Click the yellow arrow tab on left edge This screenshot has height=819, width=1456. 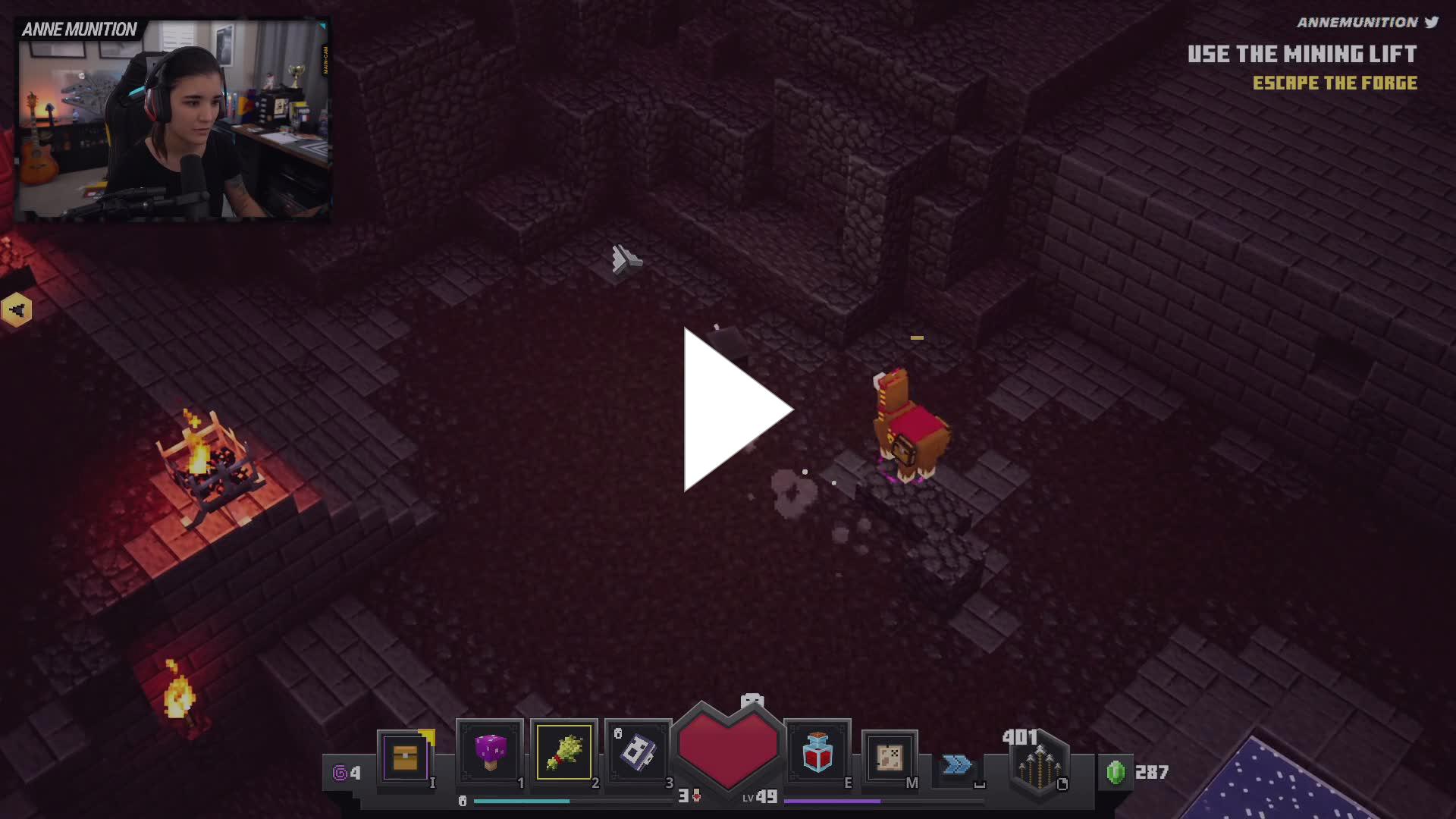(x=17, y=309)
